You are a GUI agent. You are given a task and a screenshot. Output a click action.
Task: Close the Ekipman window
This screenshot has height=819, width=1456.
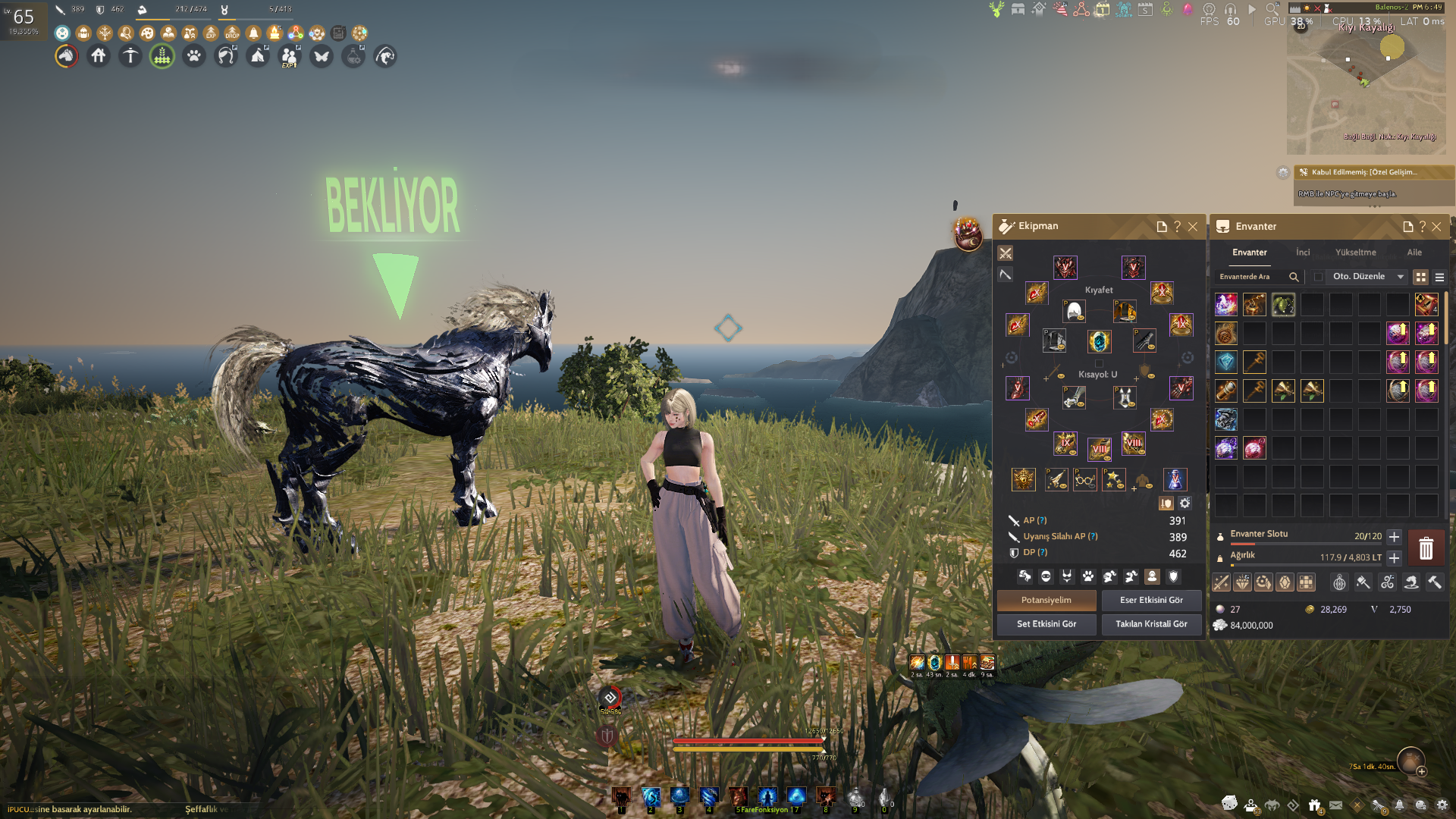coord(1193,227)
